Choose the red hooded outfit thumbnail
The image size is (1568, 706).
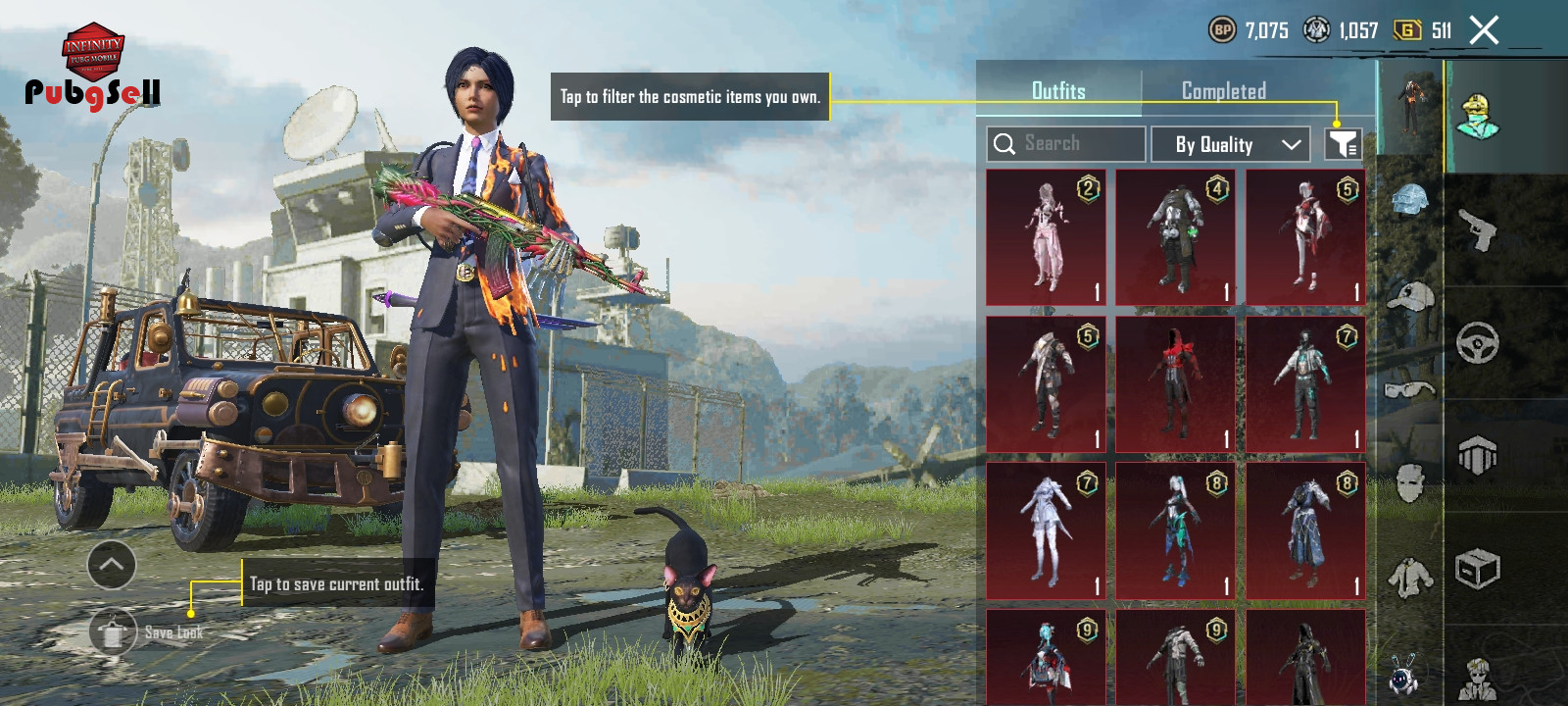[1175, 384]
